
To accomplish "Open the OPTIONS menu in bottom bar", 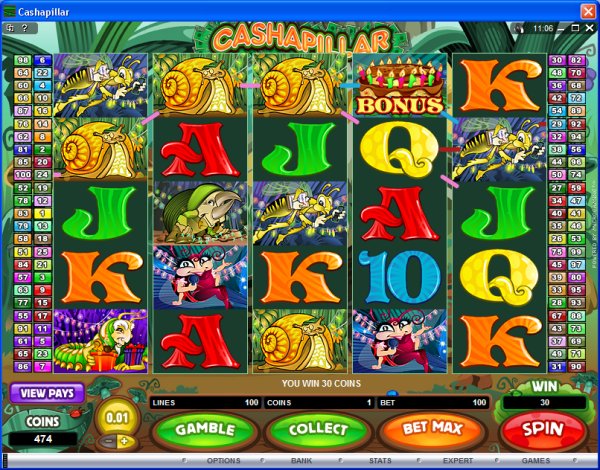I will coord(222,461).
